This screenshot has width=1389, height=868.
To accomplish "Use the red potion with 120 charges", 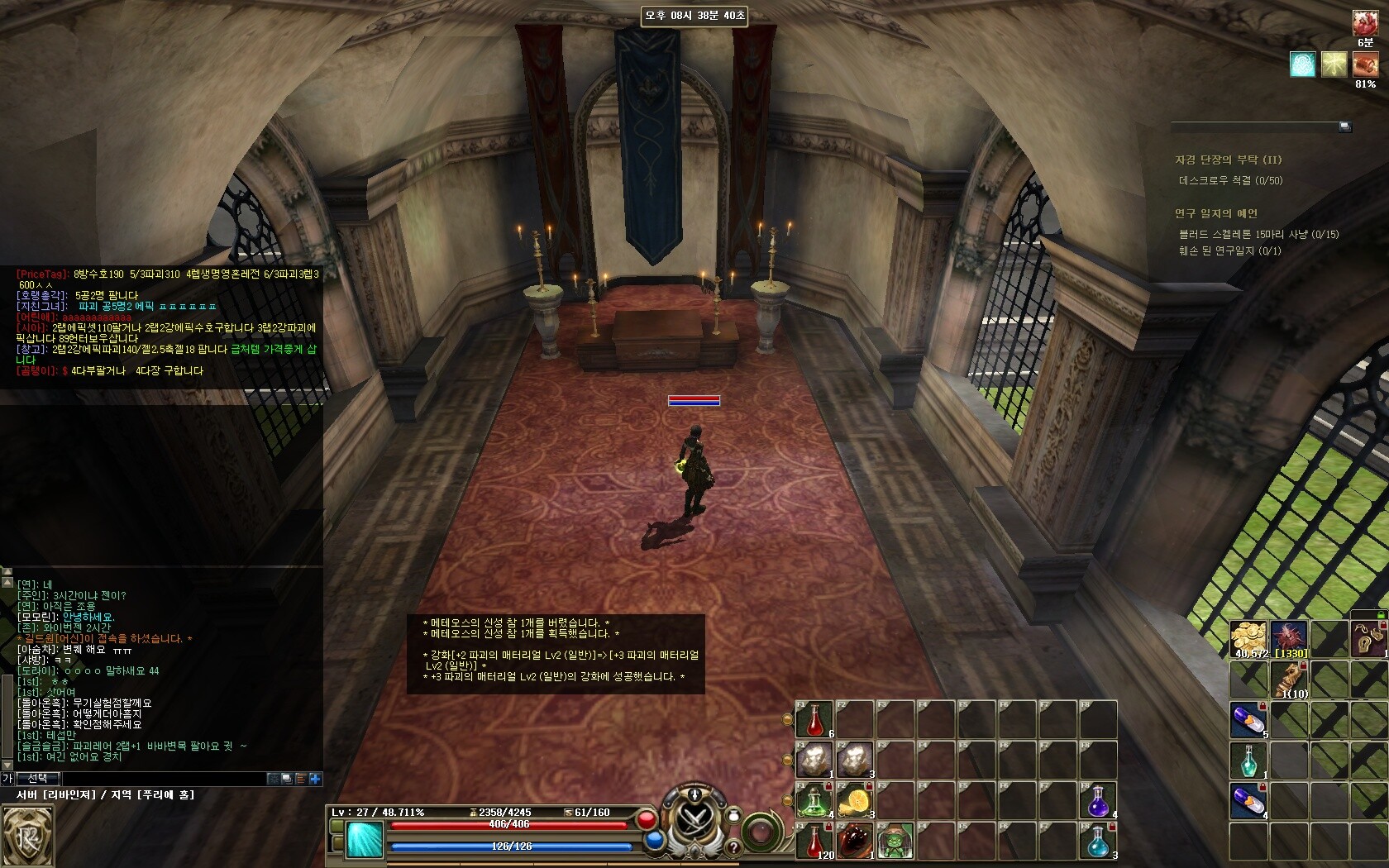I will 814,842.
